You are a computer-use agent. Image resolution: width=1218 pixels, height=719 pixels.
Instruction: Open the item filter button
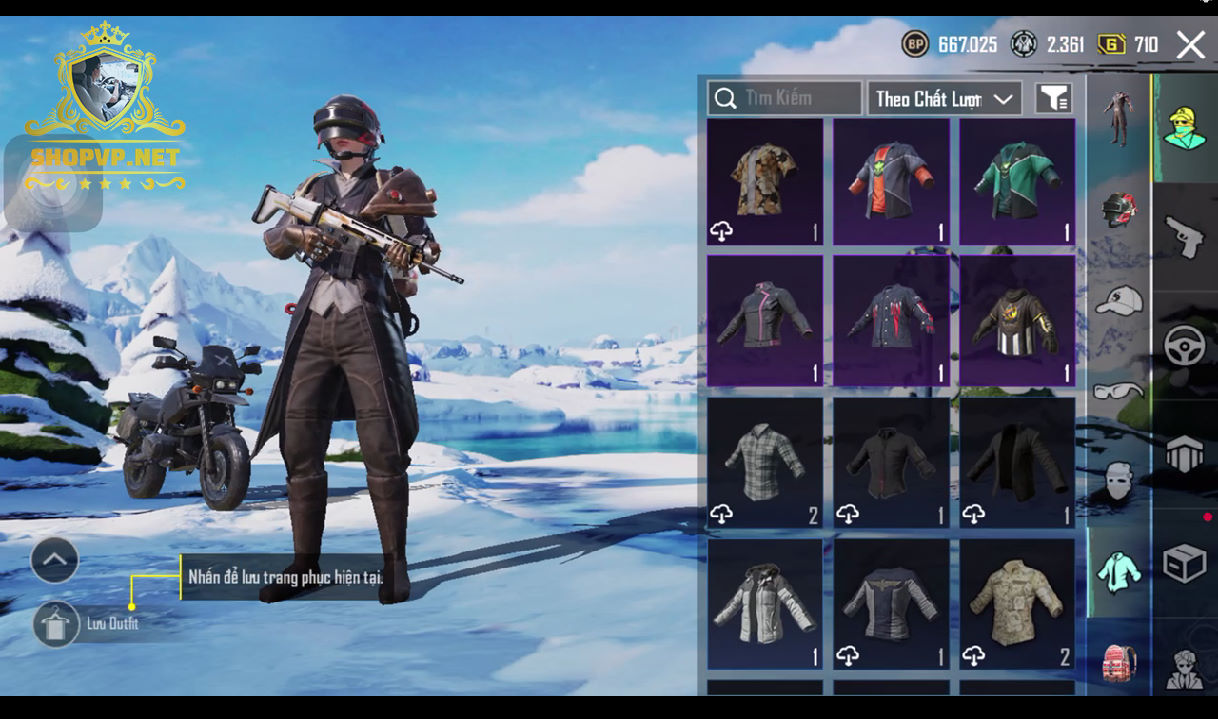(x=1053, y=98)
